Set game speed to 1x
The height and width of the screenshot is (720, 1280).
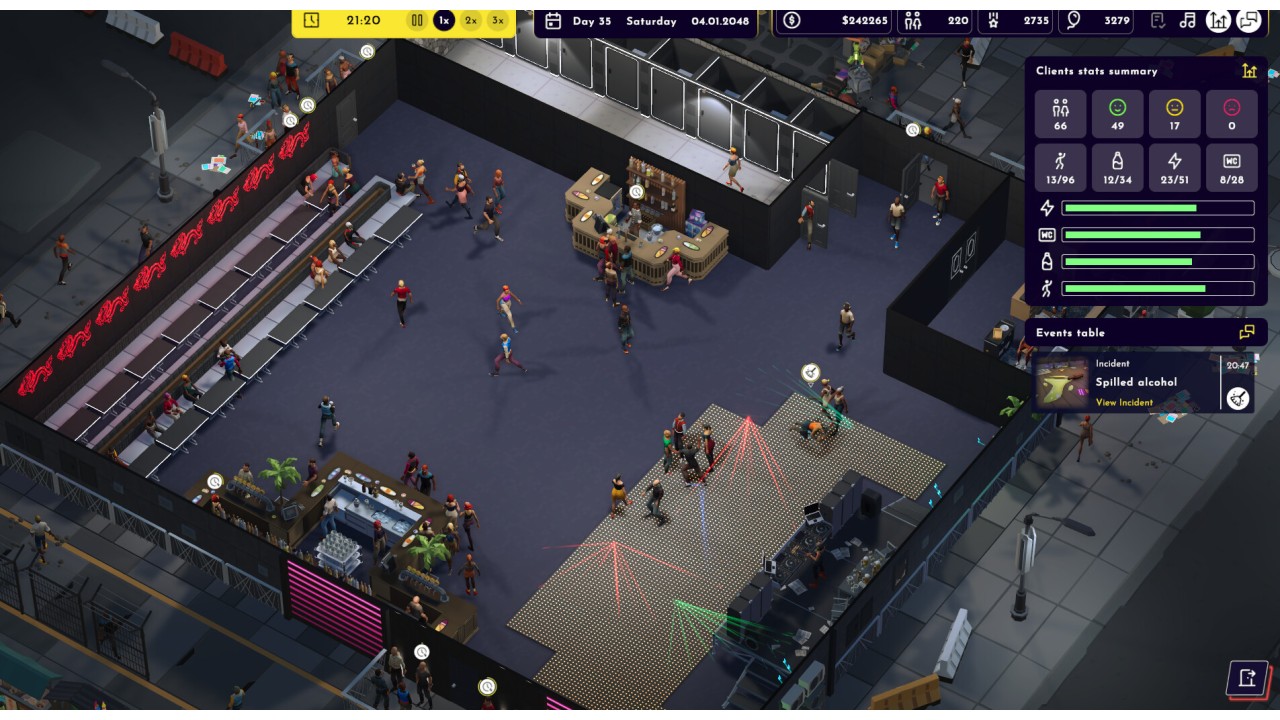pos(444,20)
